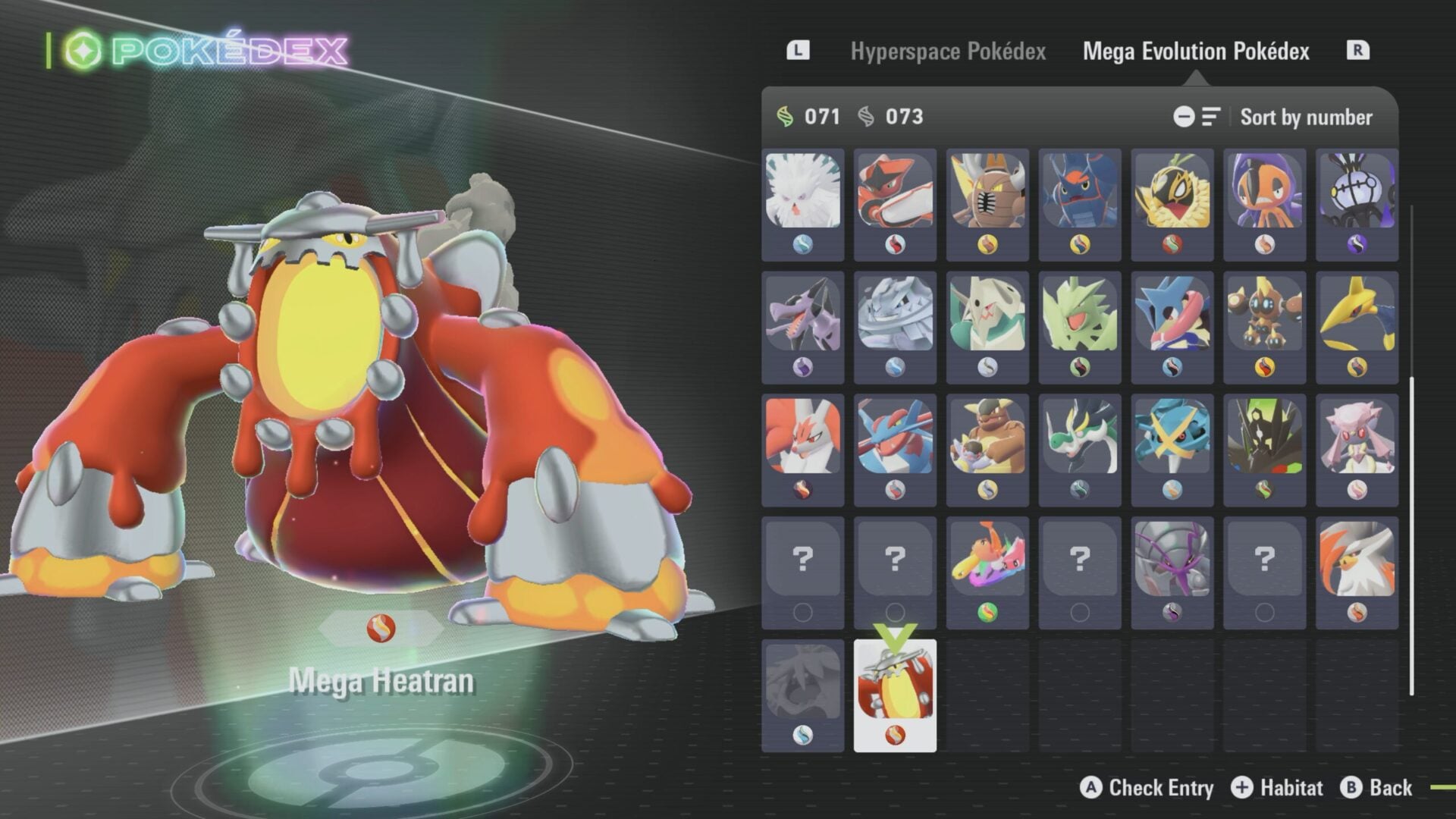Click the mega stone icon under Mega Tyranitar's entry
This screenshot has width=1456, height=819.
pos(1081,366)
